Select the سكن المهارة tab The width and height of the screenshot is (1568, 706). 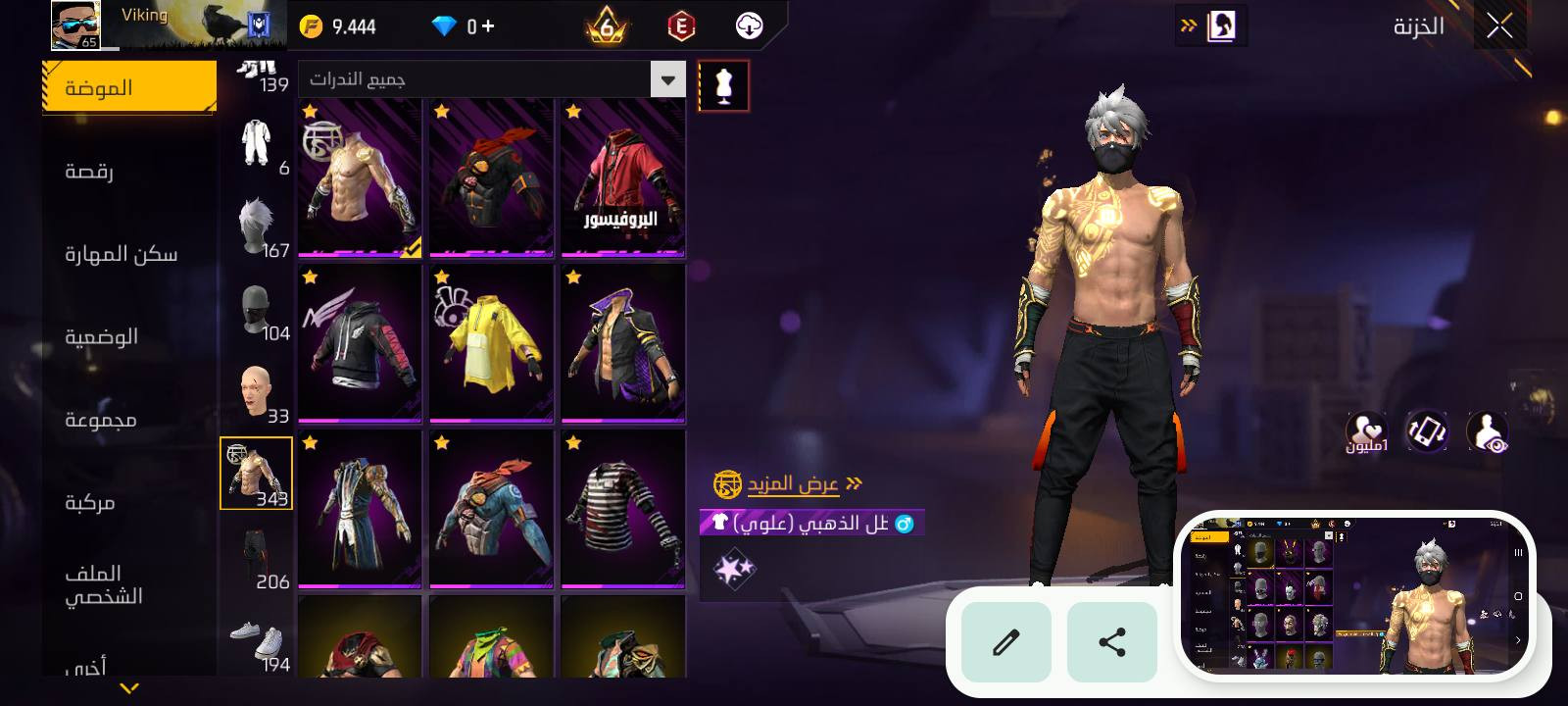[x=122, y=254]
